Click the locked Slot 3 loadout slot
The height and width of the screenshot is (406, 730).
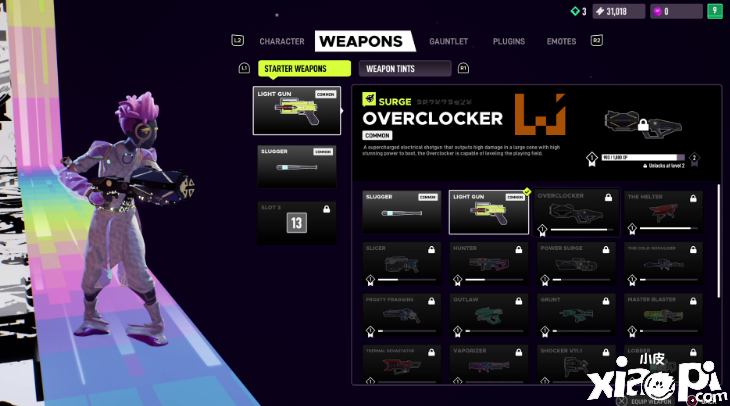click(x=296, y=222)
